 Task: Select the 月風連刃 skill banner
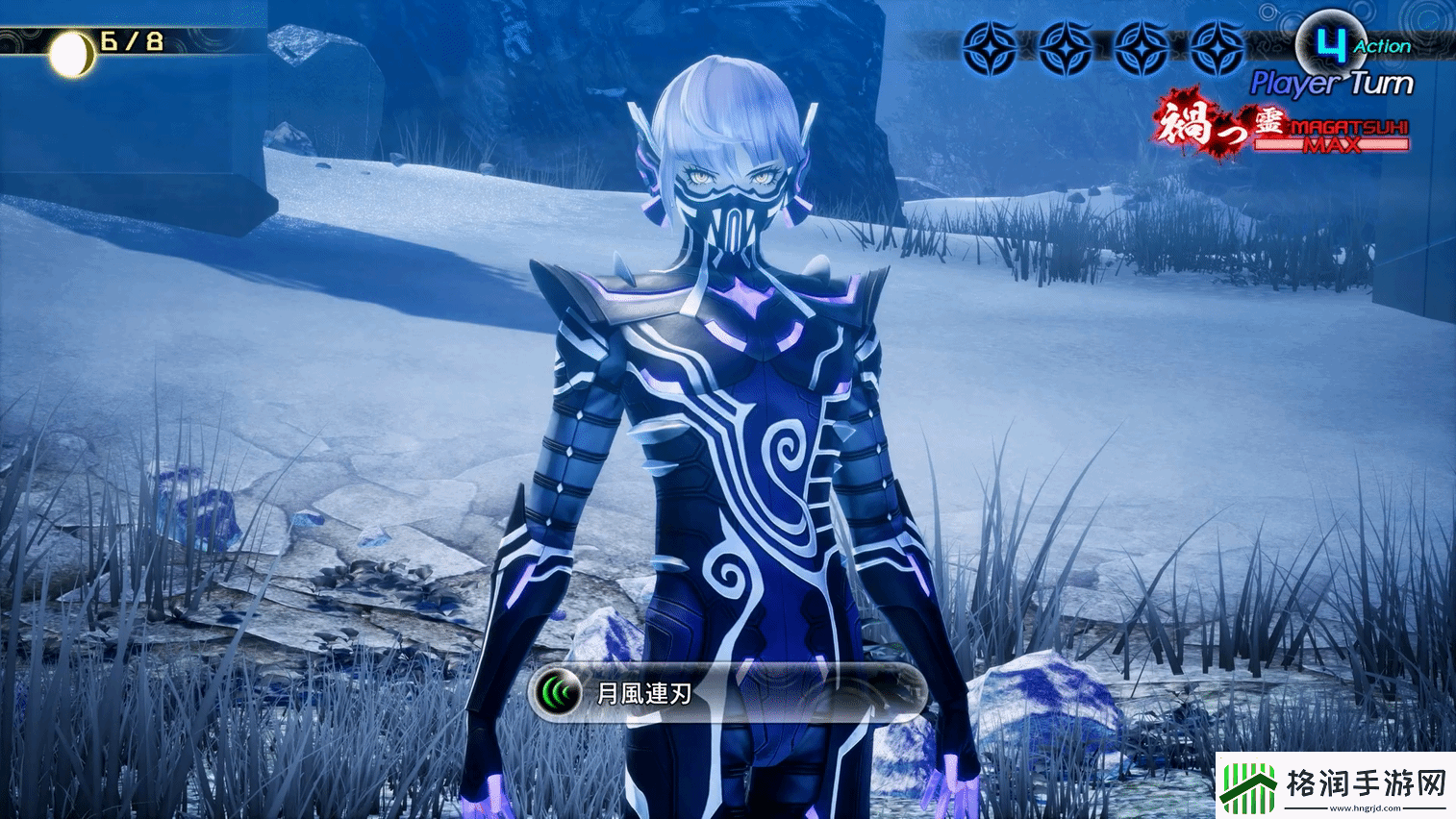pos(726,692)
